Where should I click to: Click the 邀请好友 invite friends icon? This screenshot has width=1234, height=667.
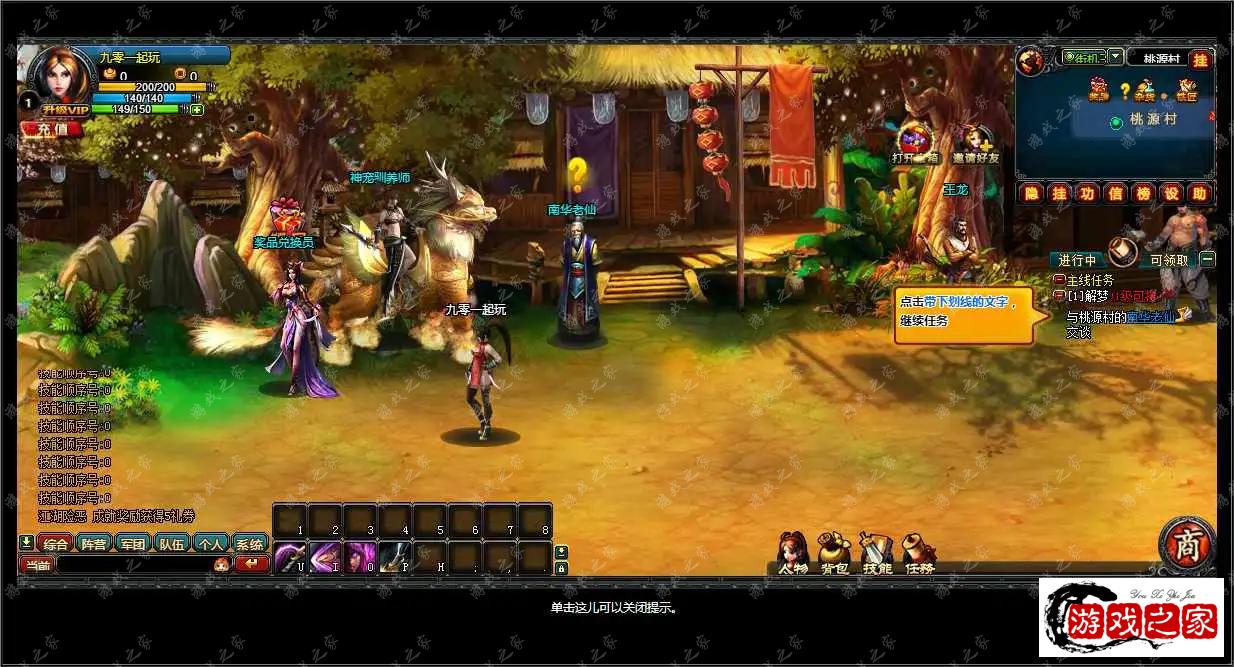tap(975, 145)
